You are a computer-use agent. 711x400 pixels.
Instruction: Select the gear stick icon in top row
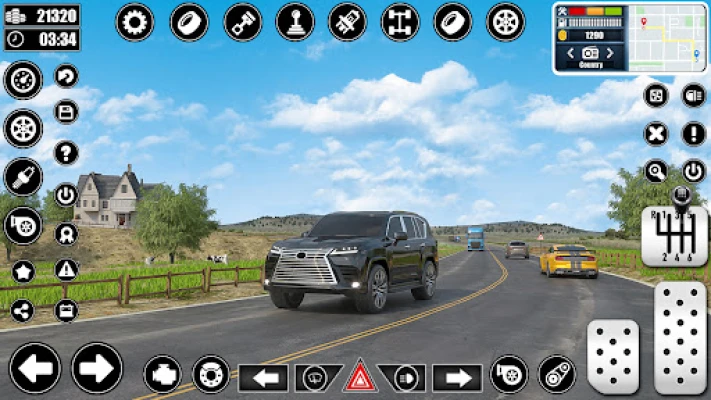click(295, 22)
